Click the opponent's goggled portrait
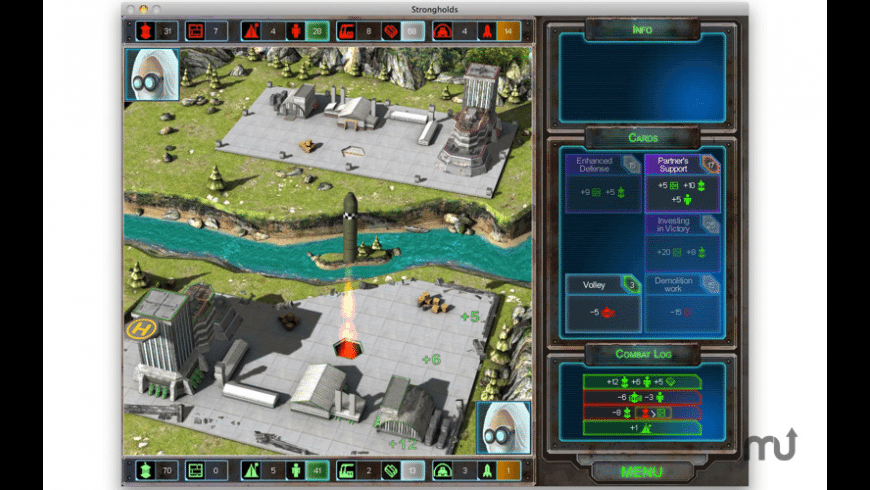 [x=152, y=73]
